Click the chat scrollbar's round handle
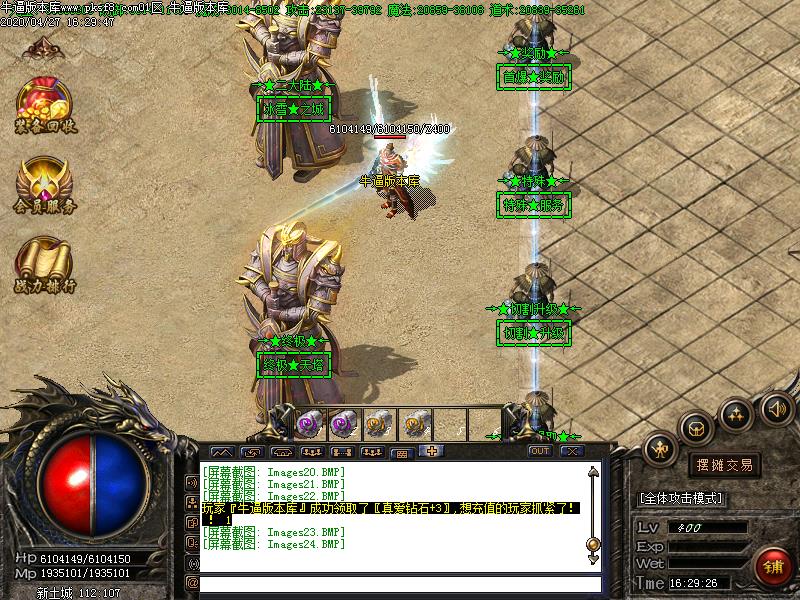Screen dimensions: 800x600 [x=593, y=544]
